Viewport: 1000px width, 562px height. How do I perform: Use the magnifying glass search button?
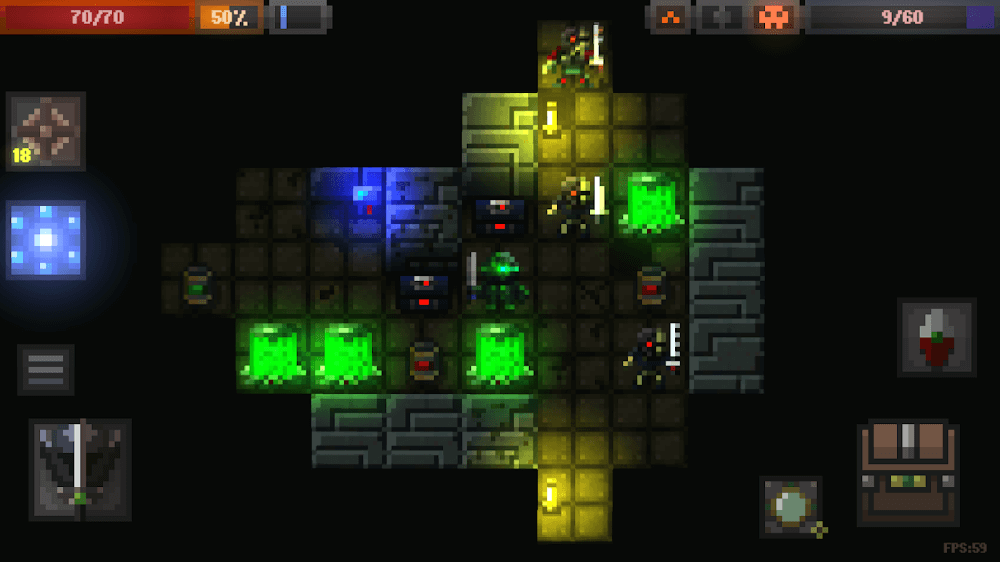[x=791, y=507]
